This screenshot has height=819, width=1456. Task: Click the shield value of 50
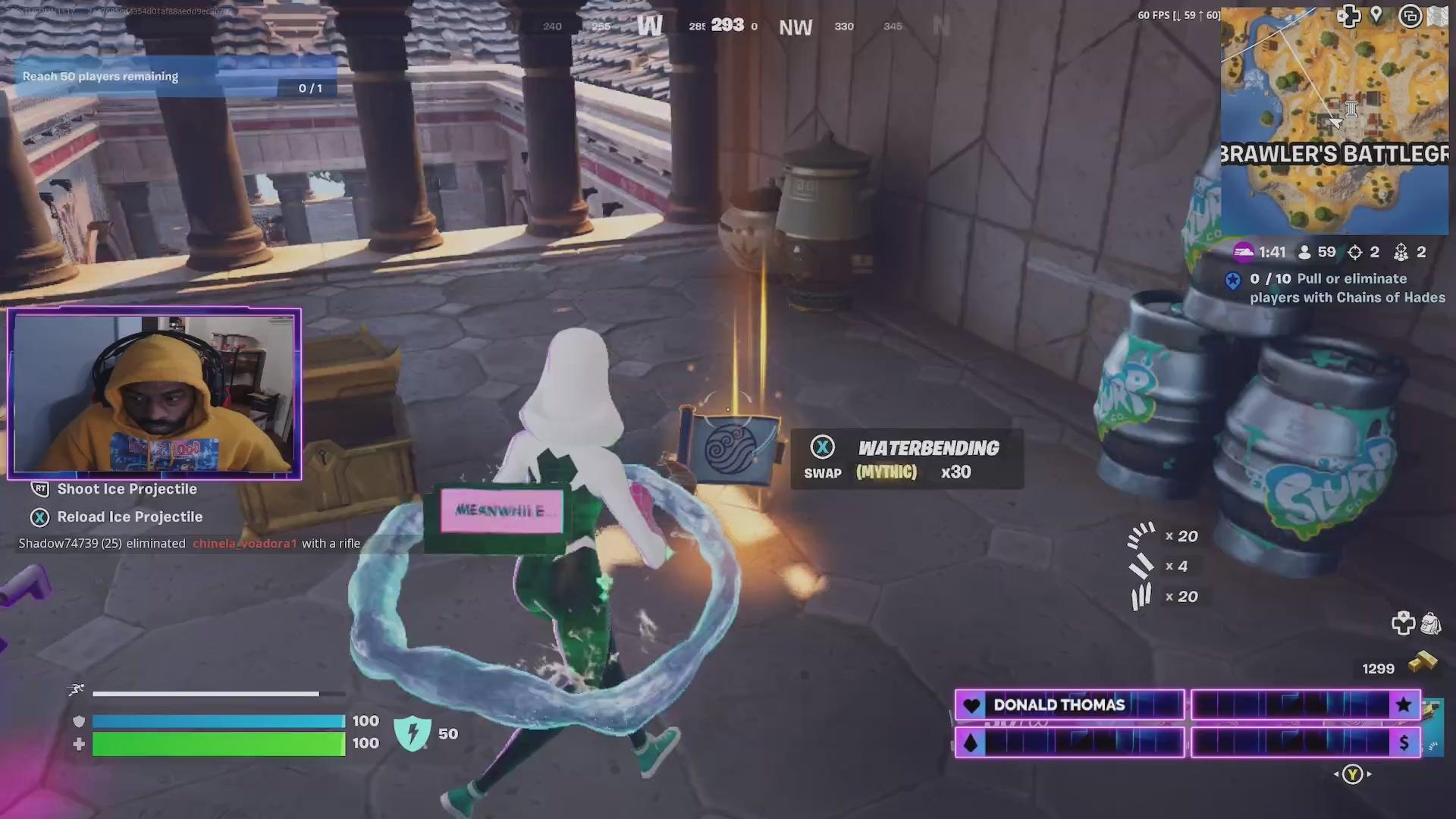click(x=447, y=733)
